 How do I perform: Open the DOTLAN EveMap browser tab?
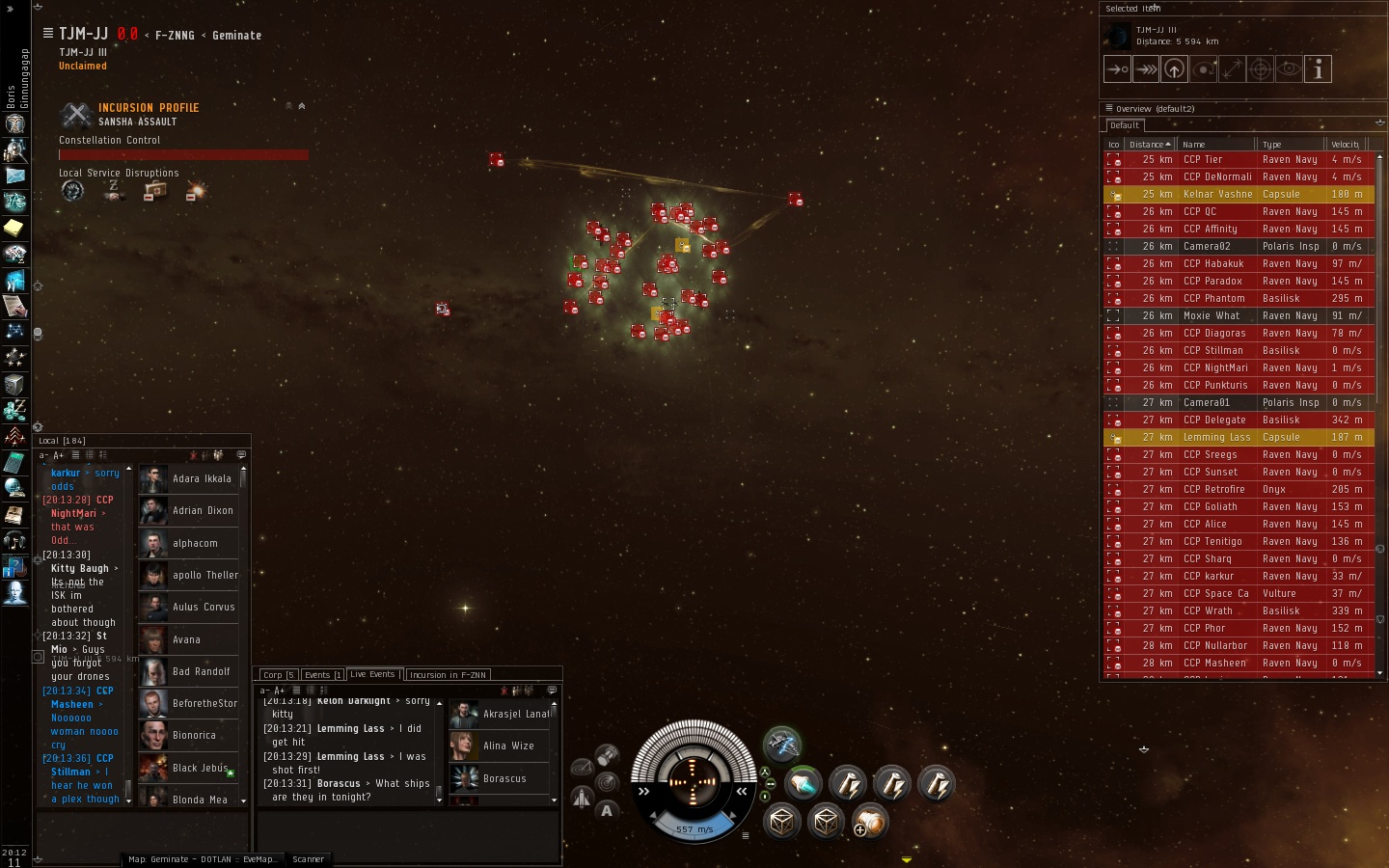[203, 859]
